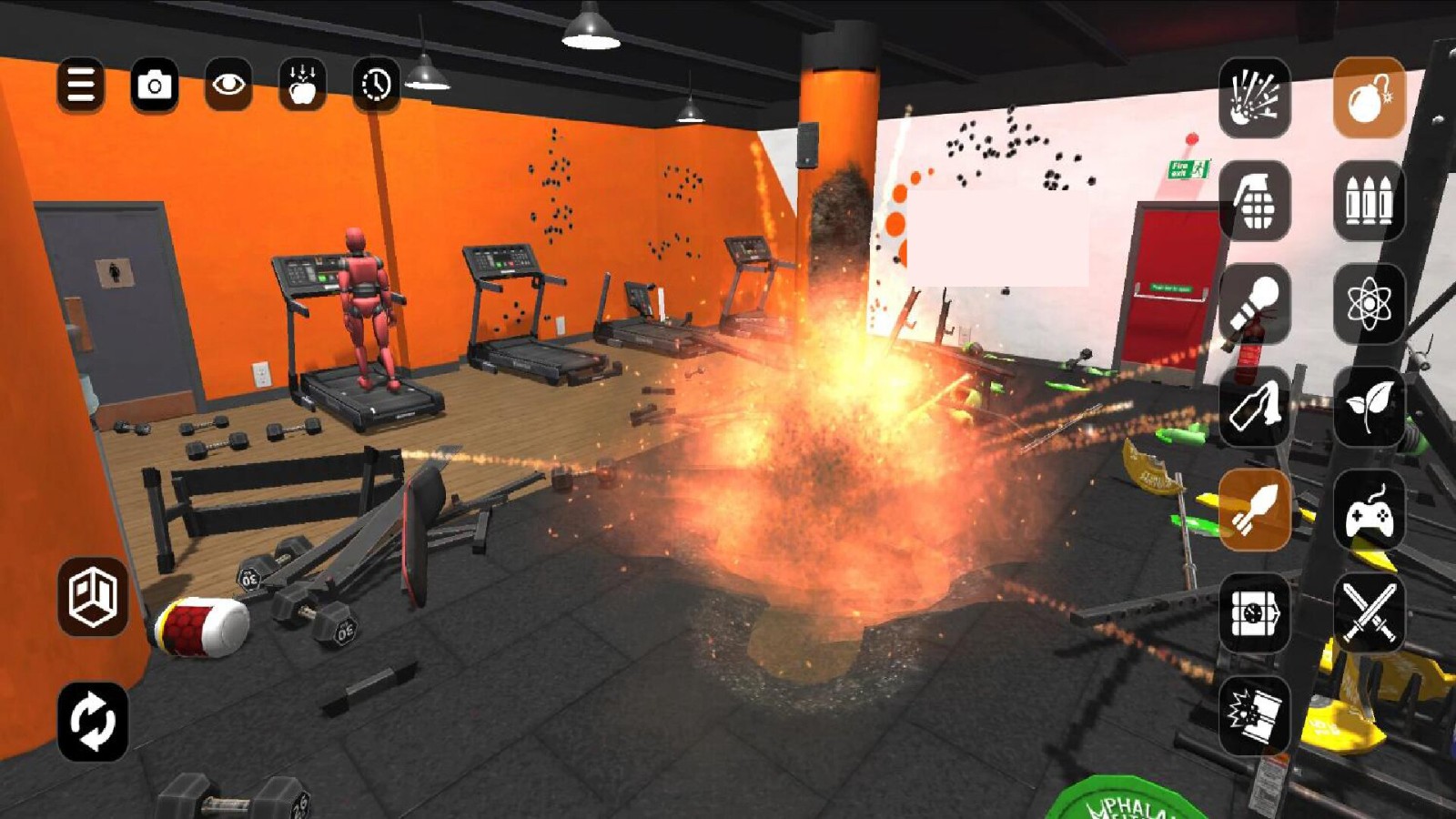Open the bullets ammo category

coord(1369,201)
